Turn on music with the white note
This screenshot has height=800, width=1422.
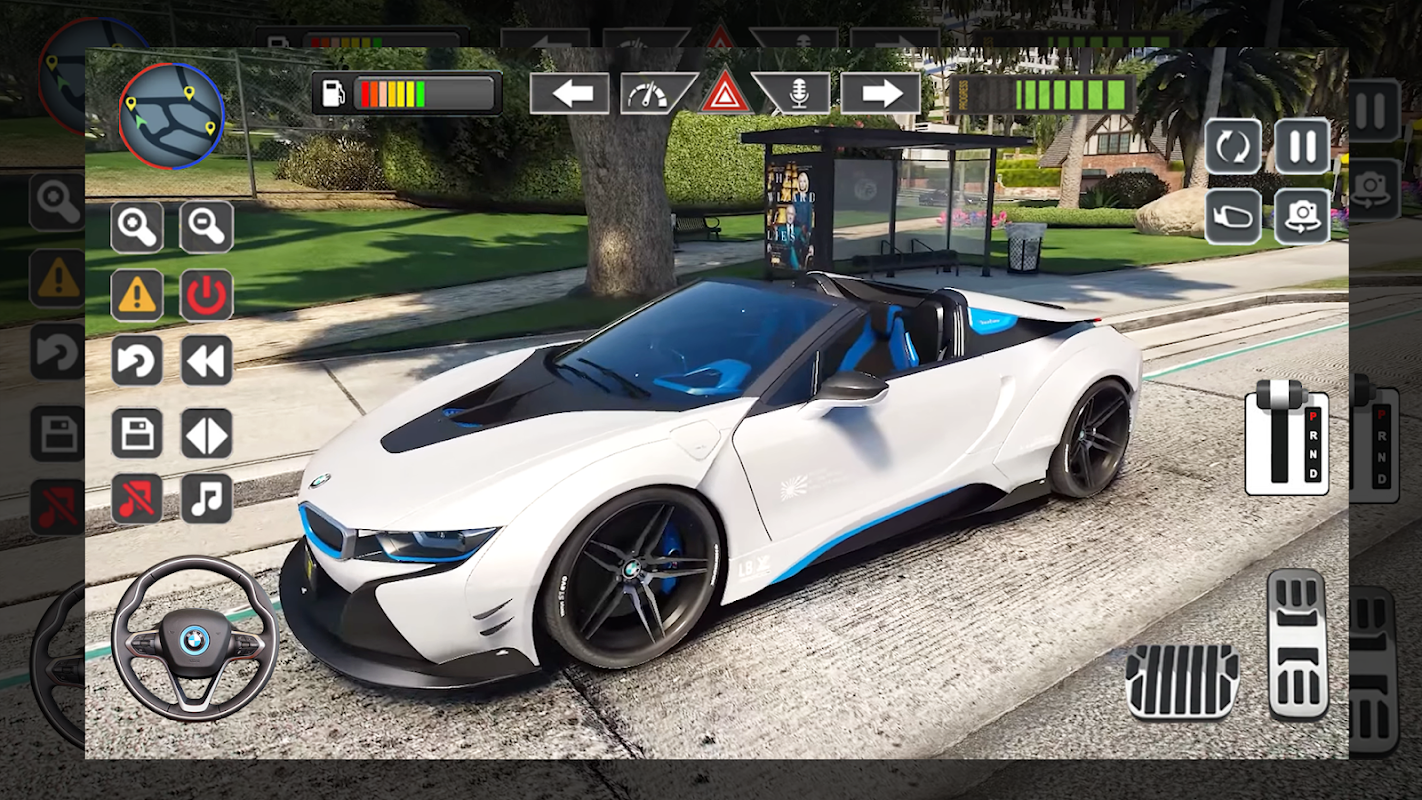tap(206, 499)
